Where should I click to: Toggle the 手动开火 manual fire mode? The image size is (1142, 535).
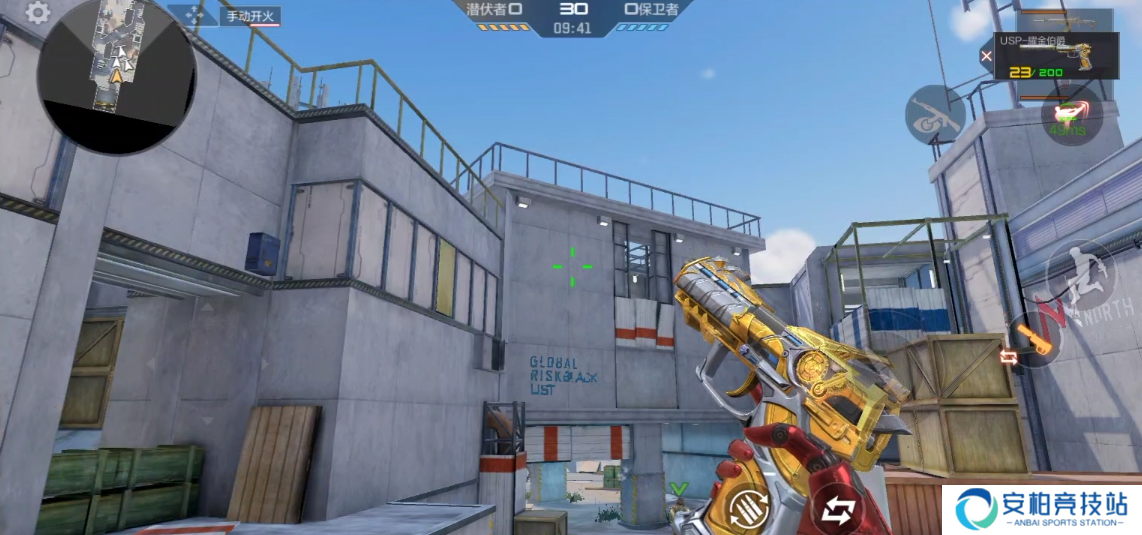click(250, 16)
